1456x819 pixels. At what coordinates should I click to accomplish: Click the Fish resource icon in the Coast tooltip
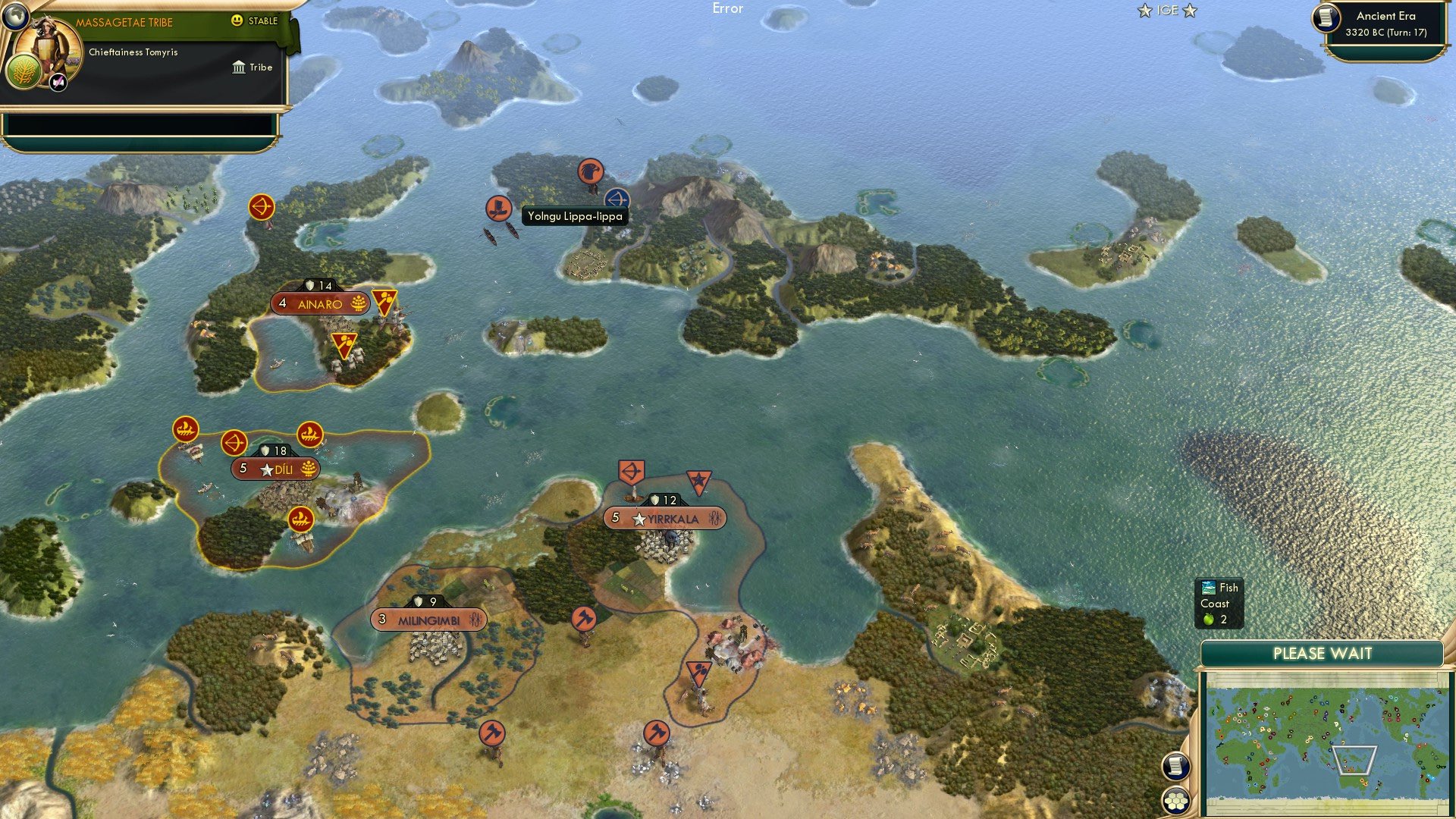[1209, 587]
